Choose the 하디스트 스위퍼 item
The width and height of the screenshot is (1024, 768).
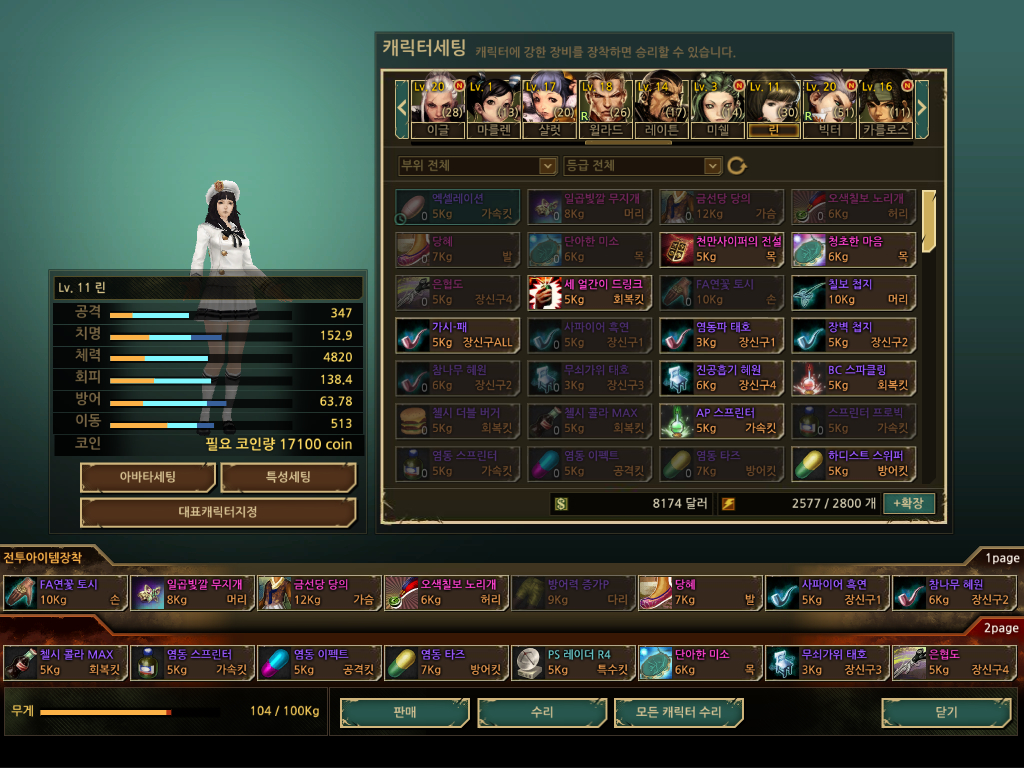pos(853,463)
